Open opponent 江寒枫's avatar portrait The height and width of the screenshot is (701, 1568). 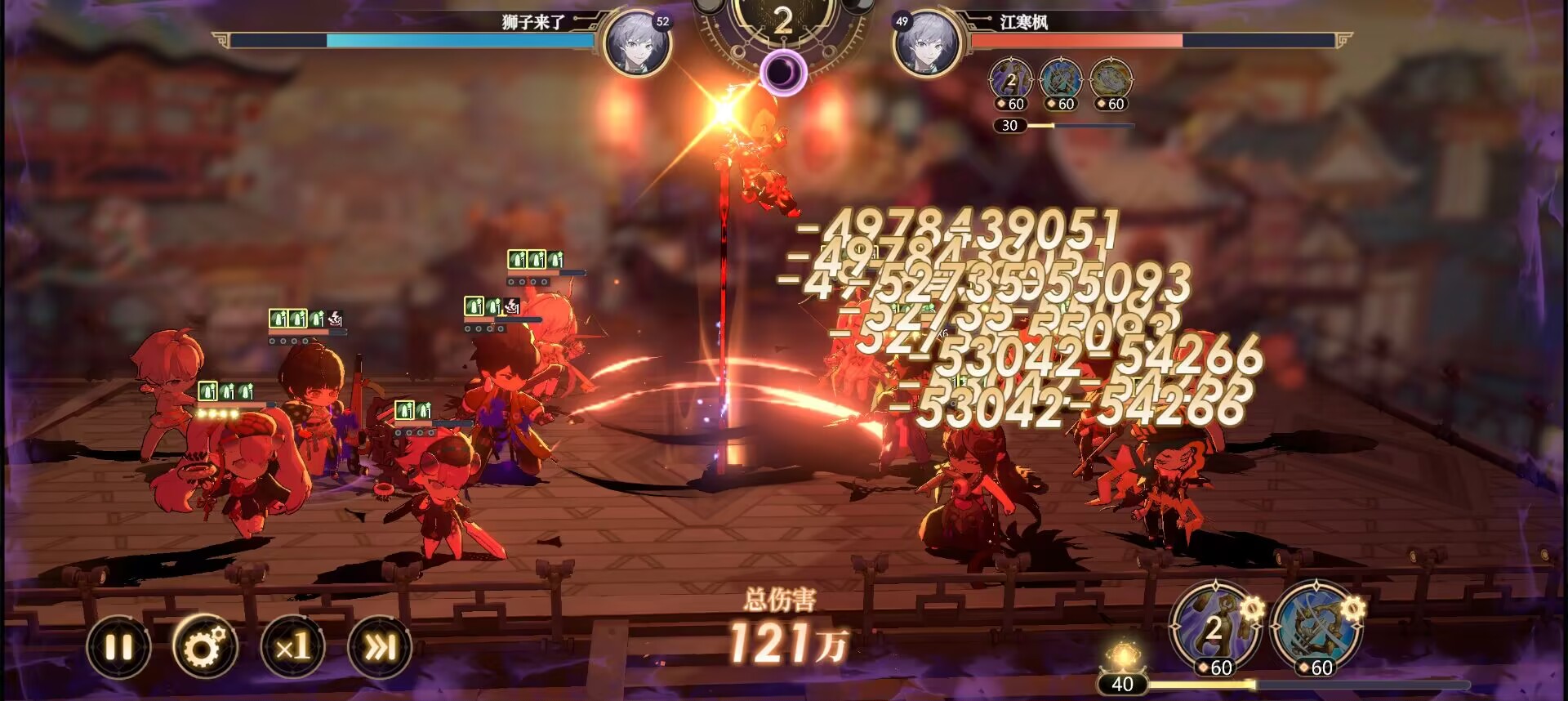(x=927, y=42)
